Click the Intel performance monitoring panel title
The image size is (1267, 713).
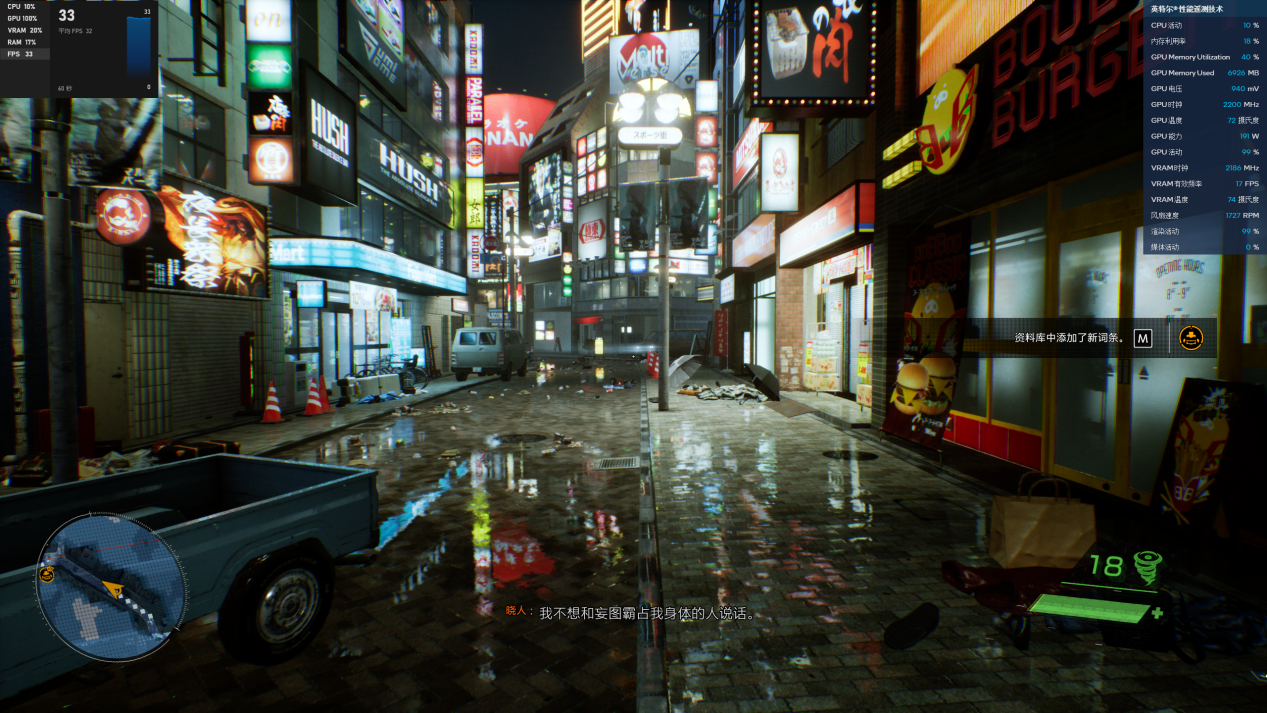coord(1186,9)
